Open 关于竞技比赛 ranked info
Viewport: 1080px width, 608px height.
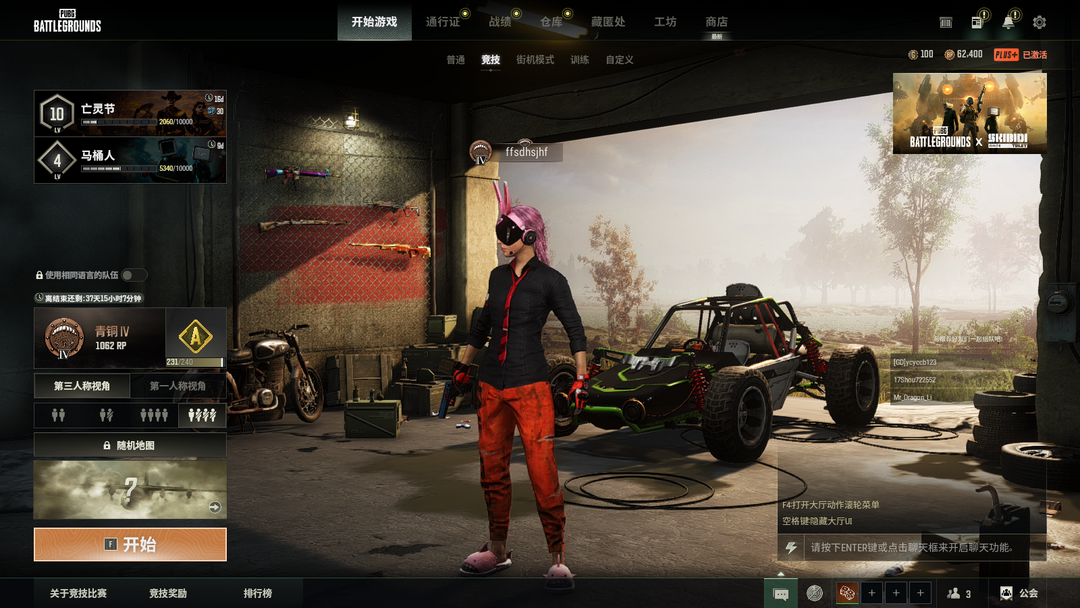[x=78, y=594]
